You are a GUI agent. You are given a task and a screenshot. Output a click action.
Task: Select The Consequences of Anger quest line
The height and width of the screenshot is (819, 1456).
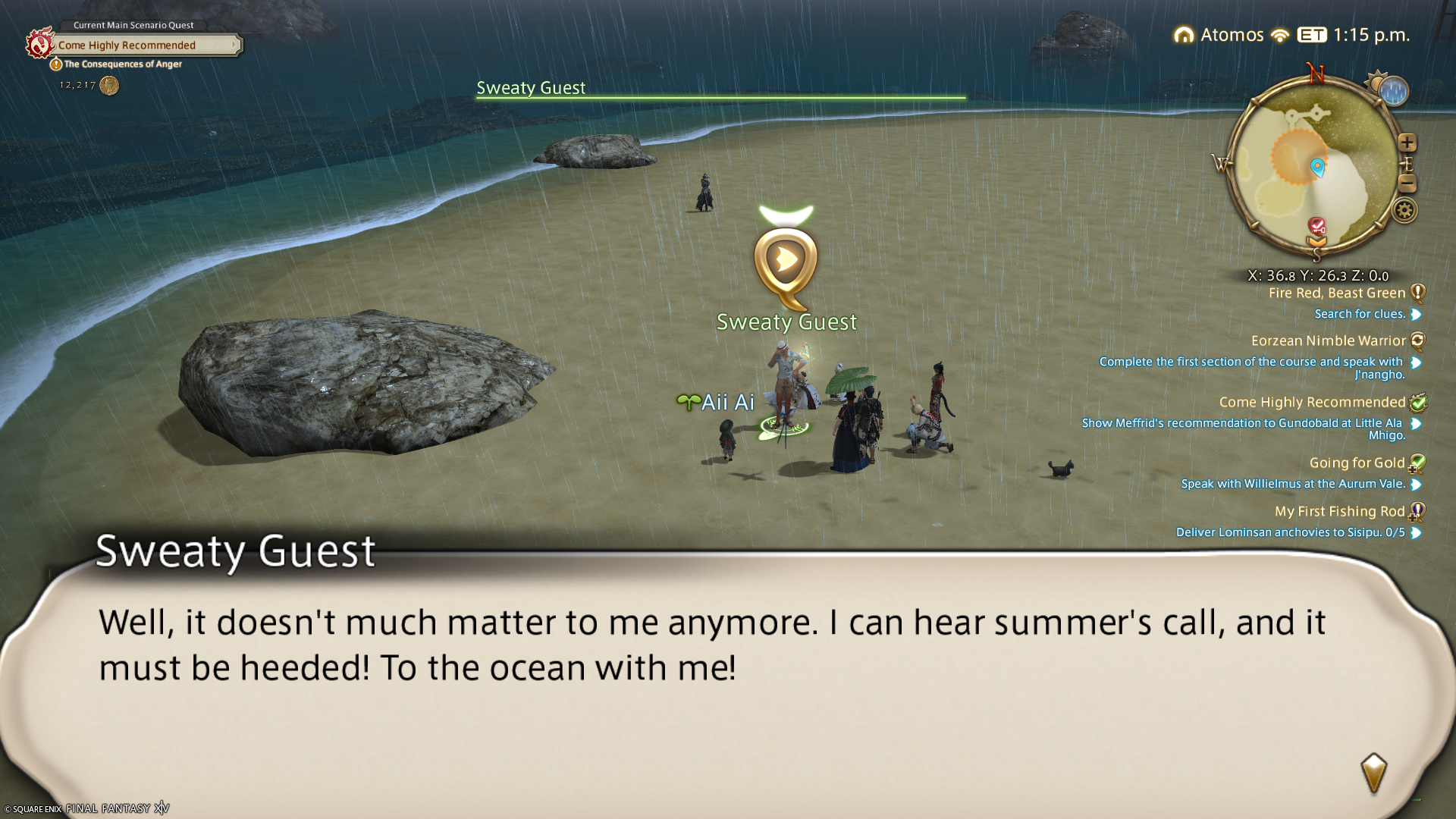(x=123, y=64)
